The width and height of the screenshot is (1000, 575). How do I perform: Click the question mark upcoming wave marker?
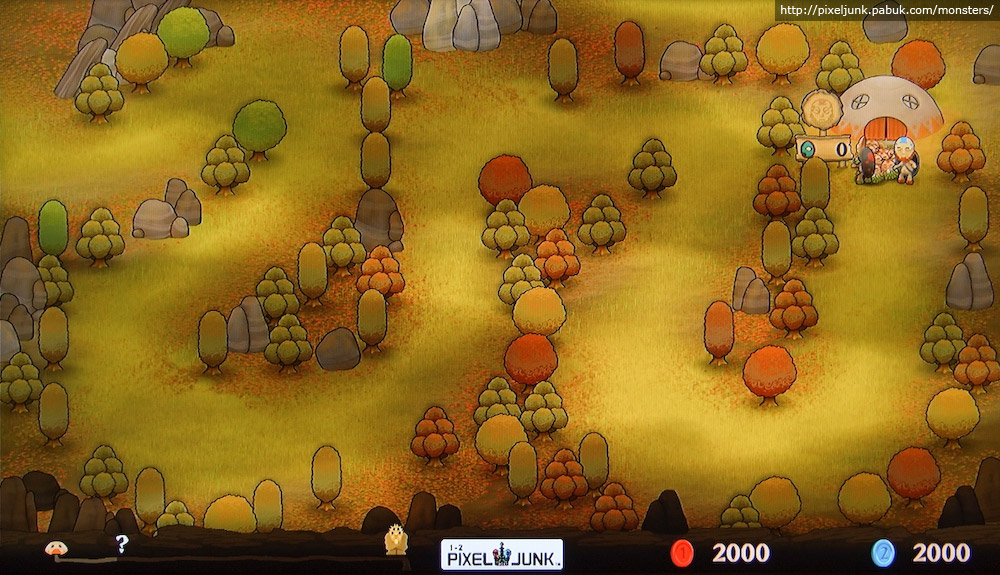(122, 545)
